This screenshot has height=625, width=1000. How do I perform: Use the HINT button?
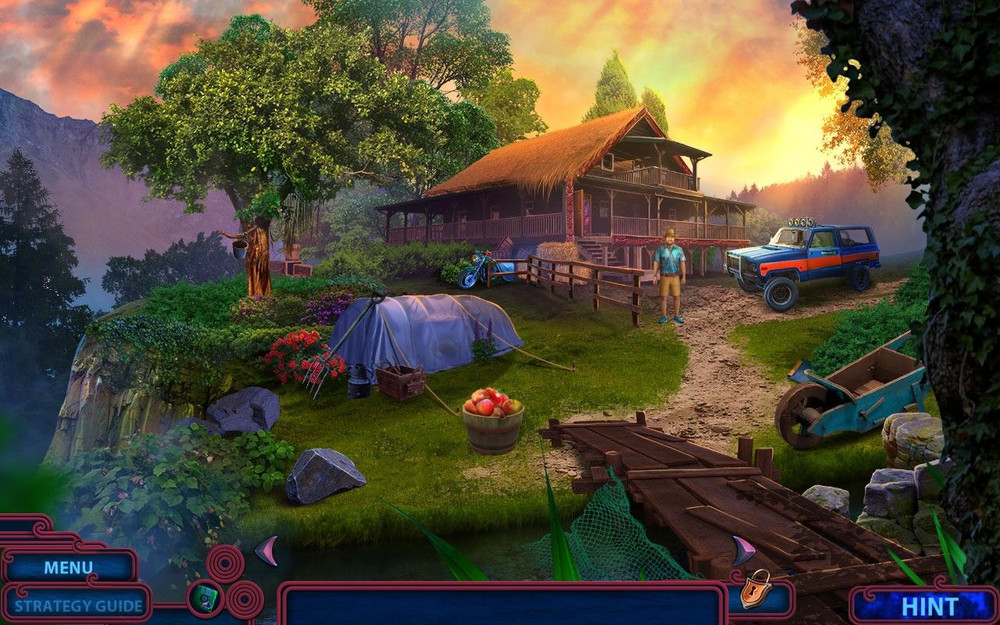click(929, 606)
